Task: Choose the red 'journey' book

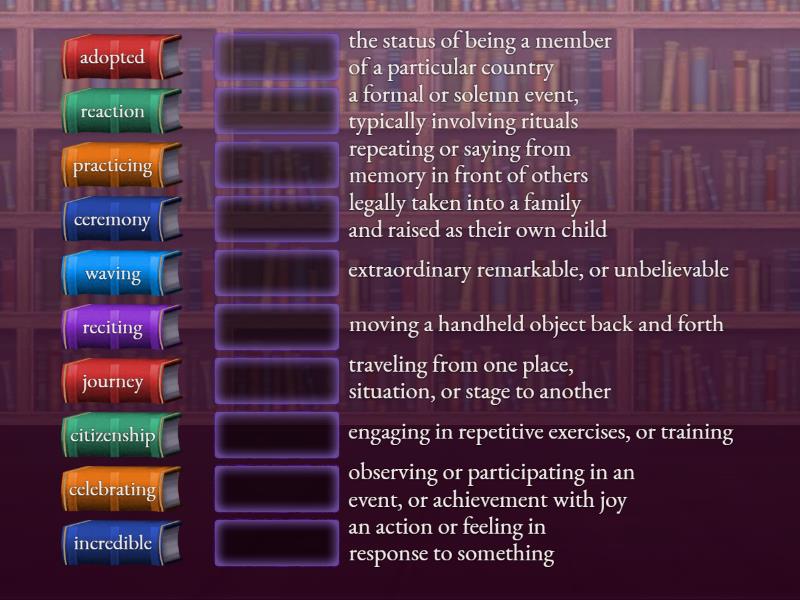Action: tap(119, 382)
